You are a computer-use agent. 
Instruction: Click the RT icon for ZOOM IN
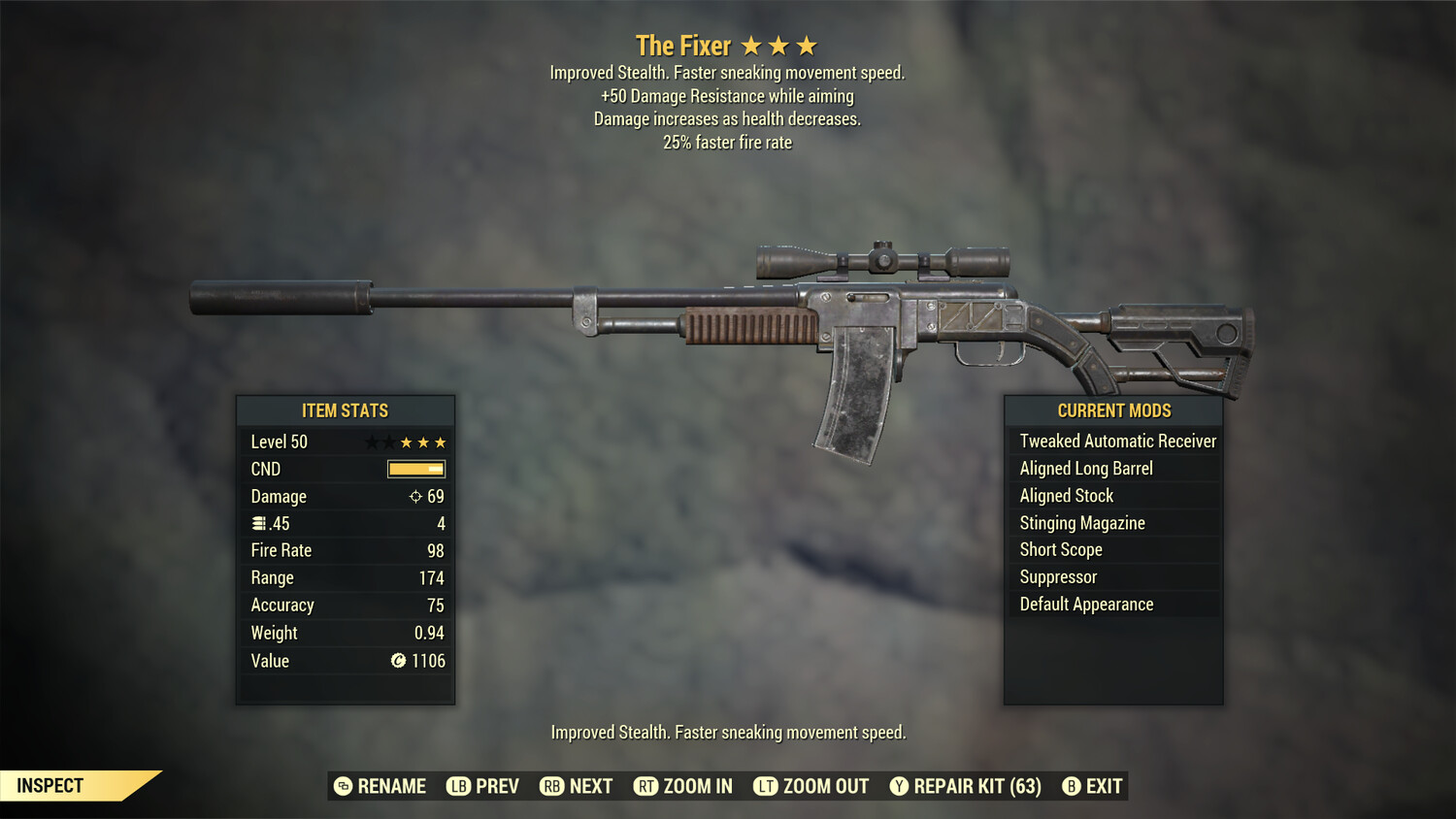(645, 786)
